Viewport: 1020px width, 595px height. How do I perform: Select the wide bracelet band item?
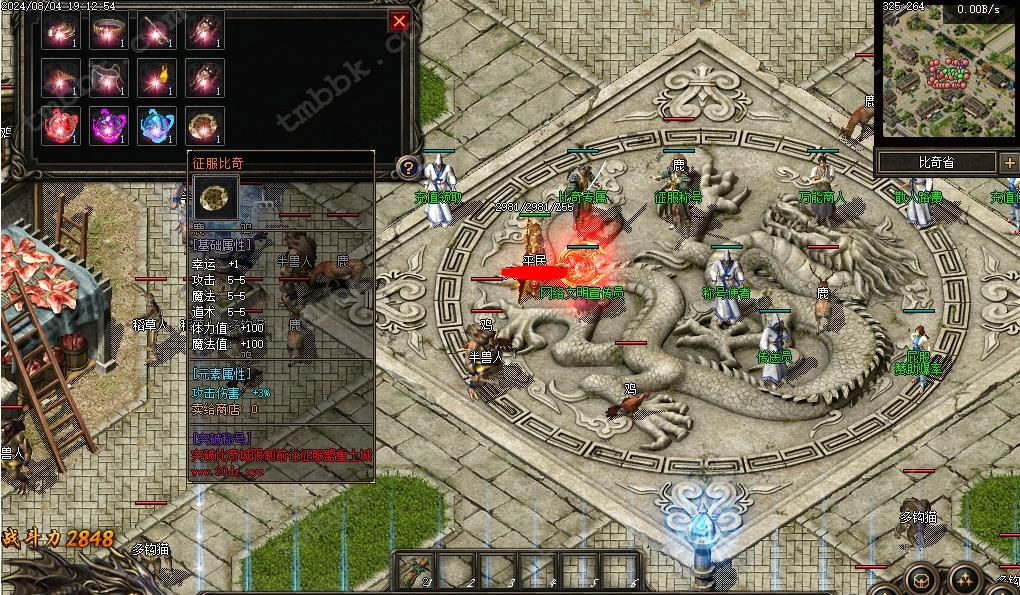[x=109, y=30]
